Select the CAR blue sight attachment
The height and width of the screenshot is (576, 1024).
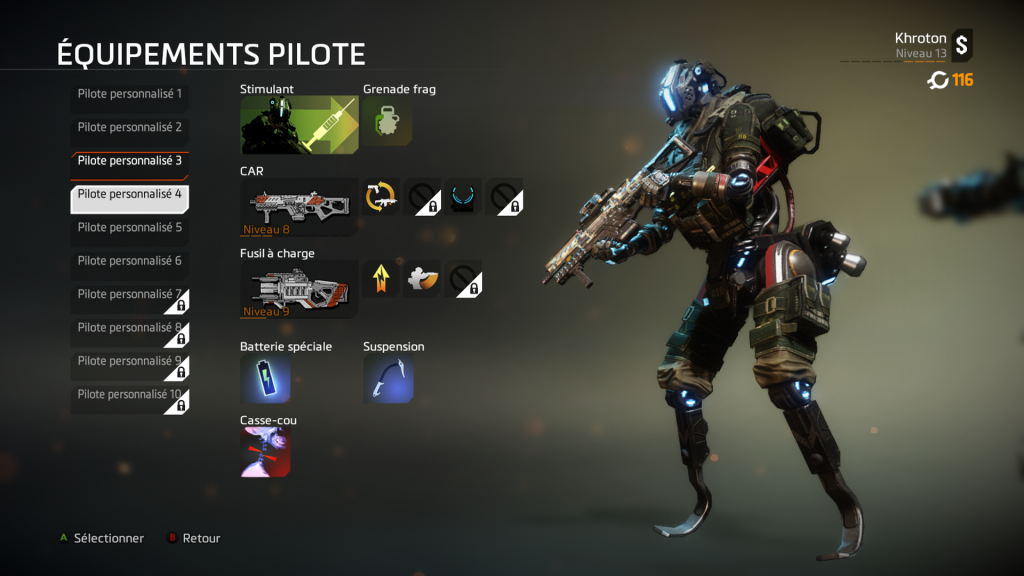pos(463,197)
